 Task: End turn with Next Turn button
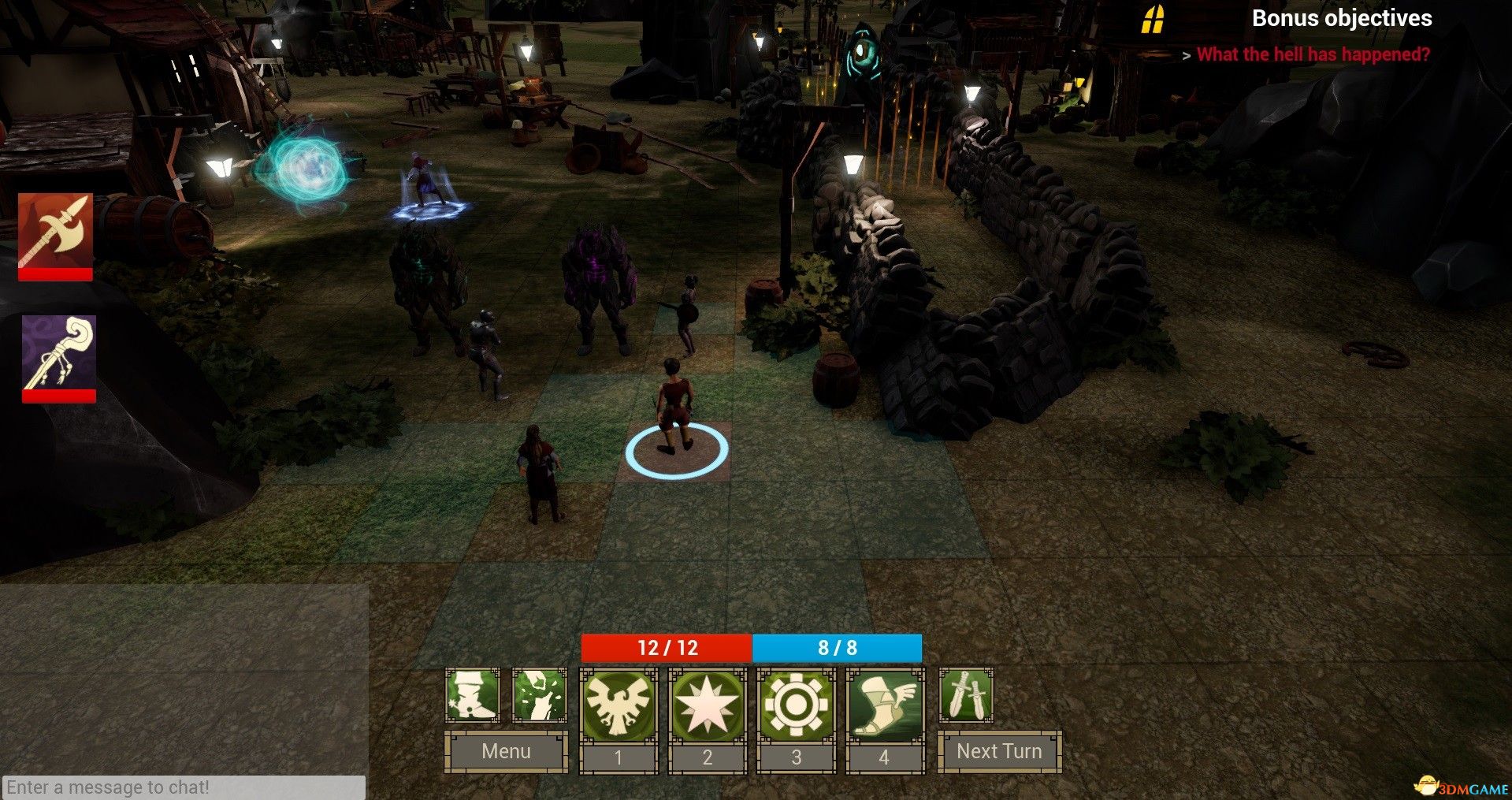coord(999,751)
